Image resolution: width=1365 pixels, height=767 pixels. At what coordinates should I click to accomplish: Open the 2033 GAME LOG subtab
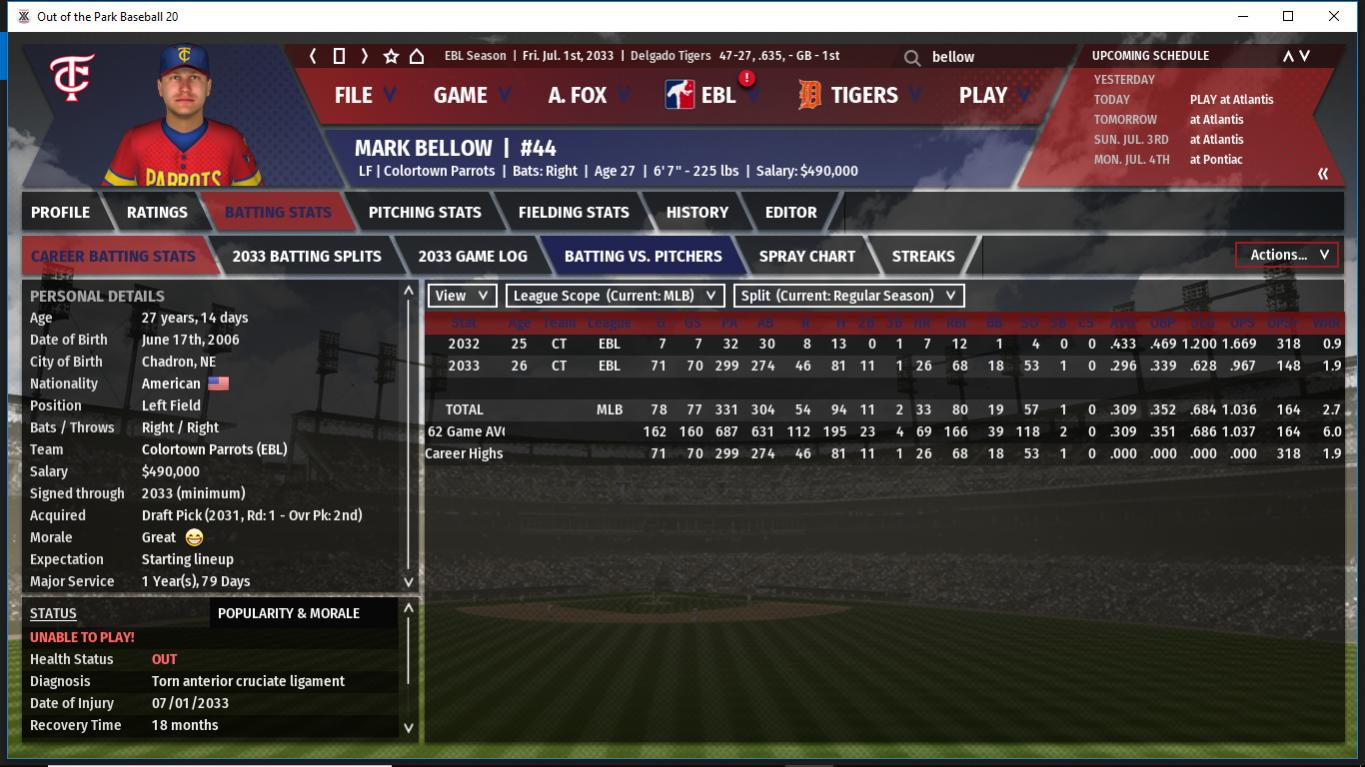472,256
